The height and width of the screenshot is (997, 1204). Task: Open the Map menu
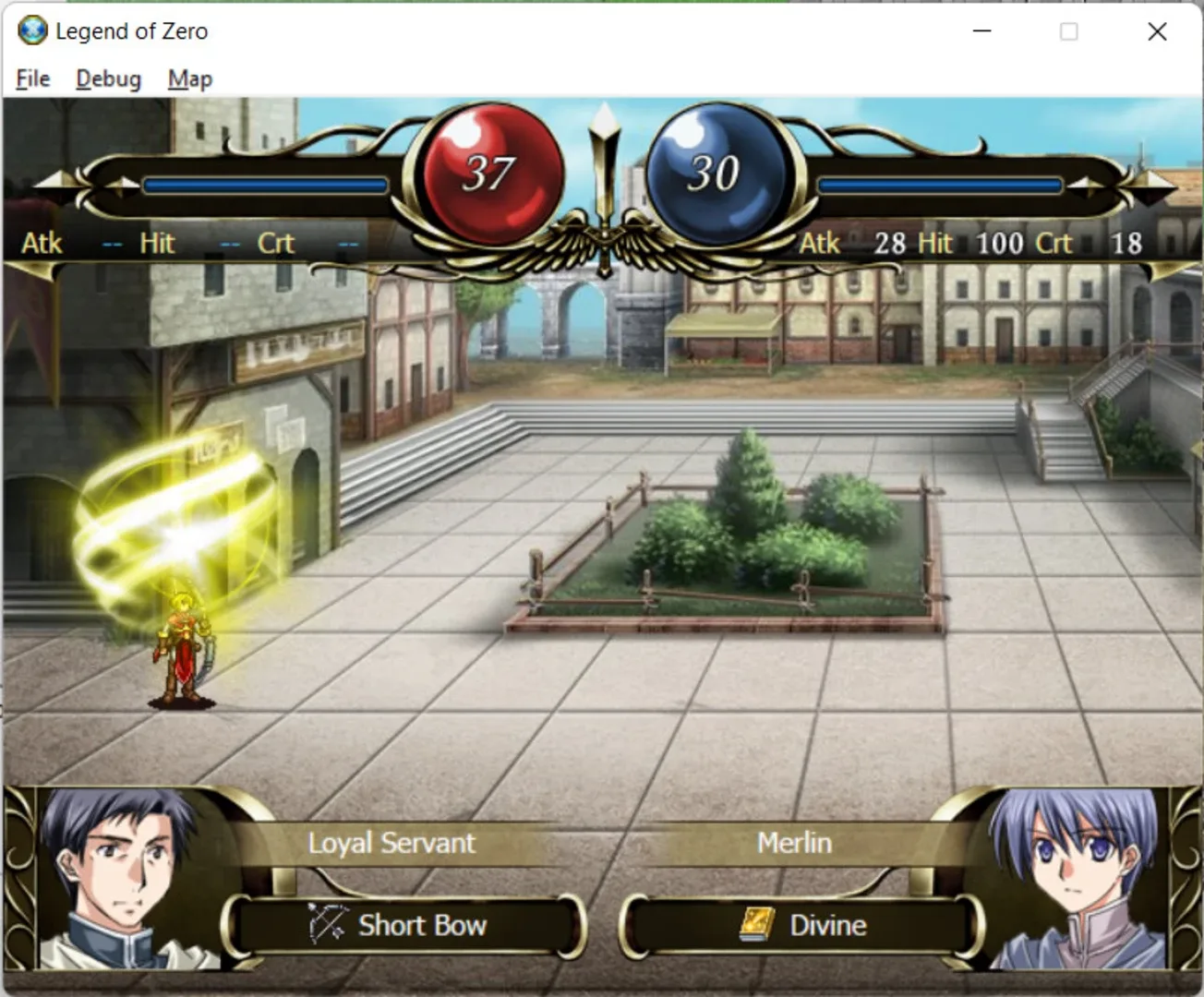tap(188, 78)
